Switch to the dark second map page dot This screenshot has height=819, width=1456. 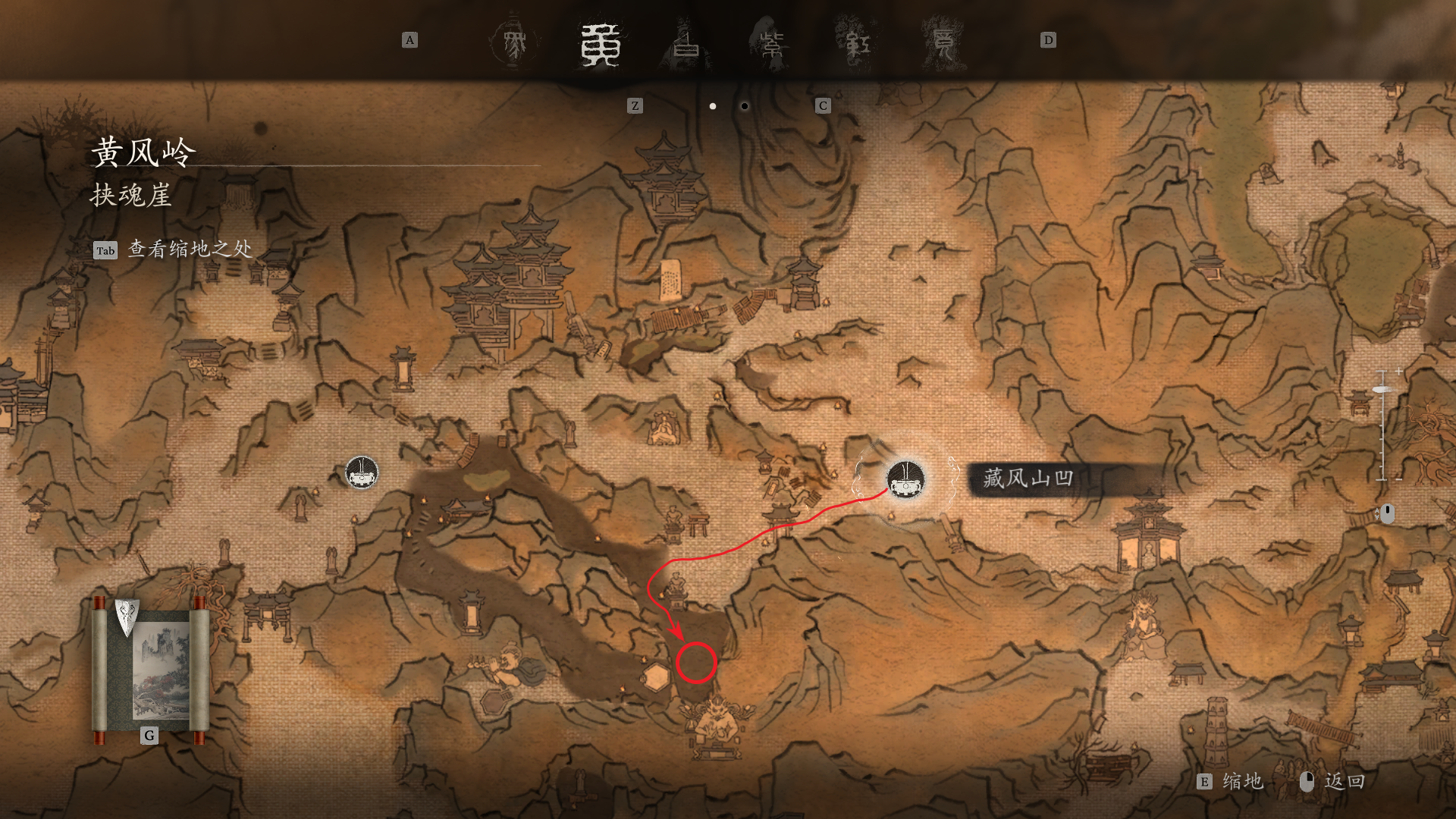(x=745, y=106)
